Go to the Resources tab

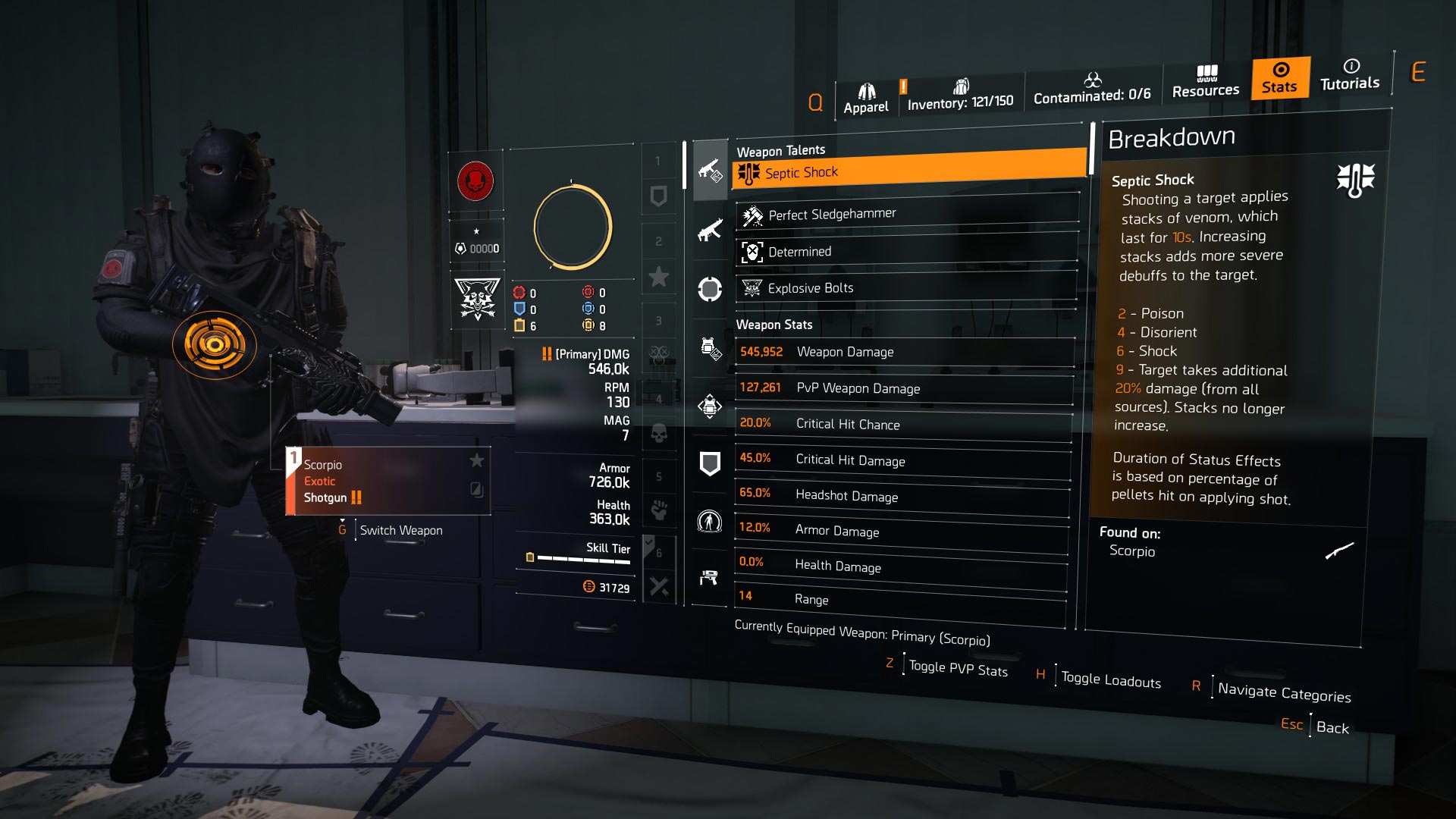click(x=1205, y=83)
